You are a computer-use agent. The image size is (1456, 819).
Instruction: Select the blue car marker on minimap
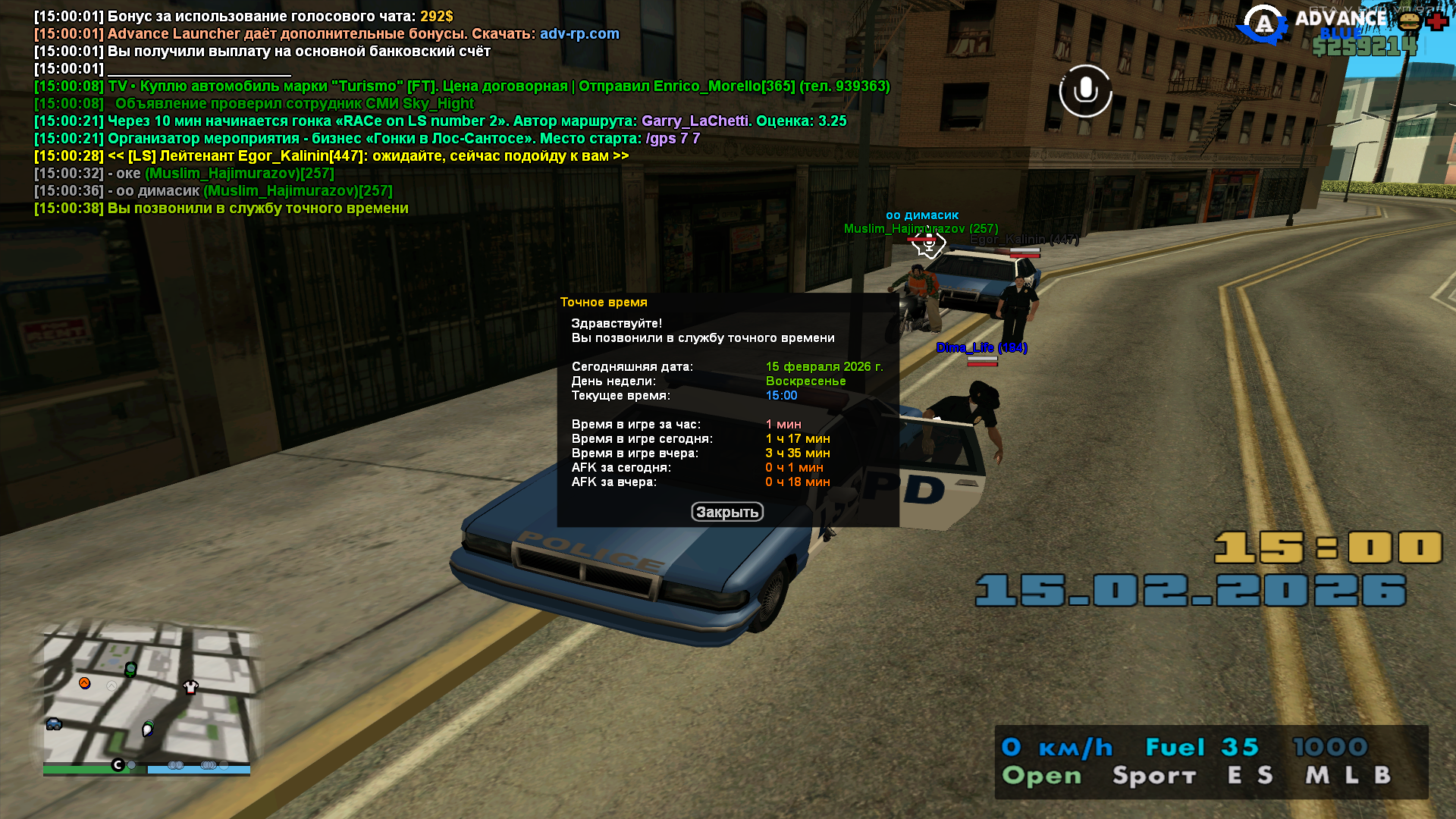[x=54, y=724]
